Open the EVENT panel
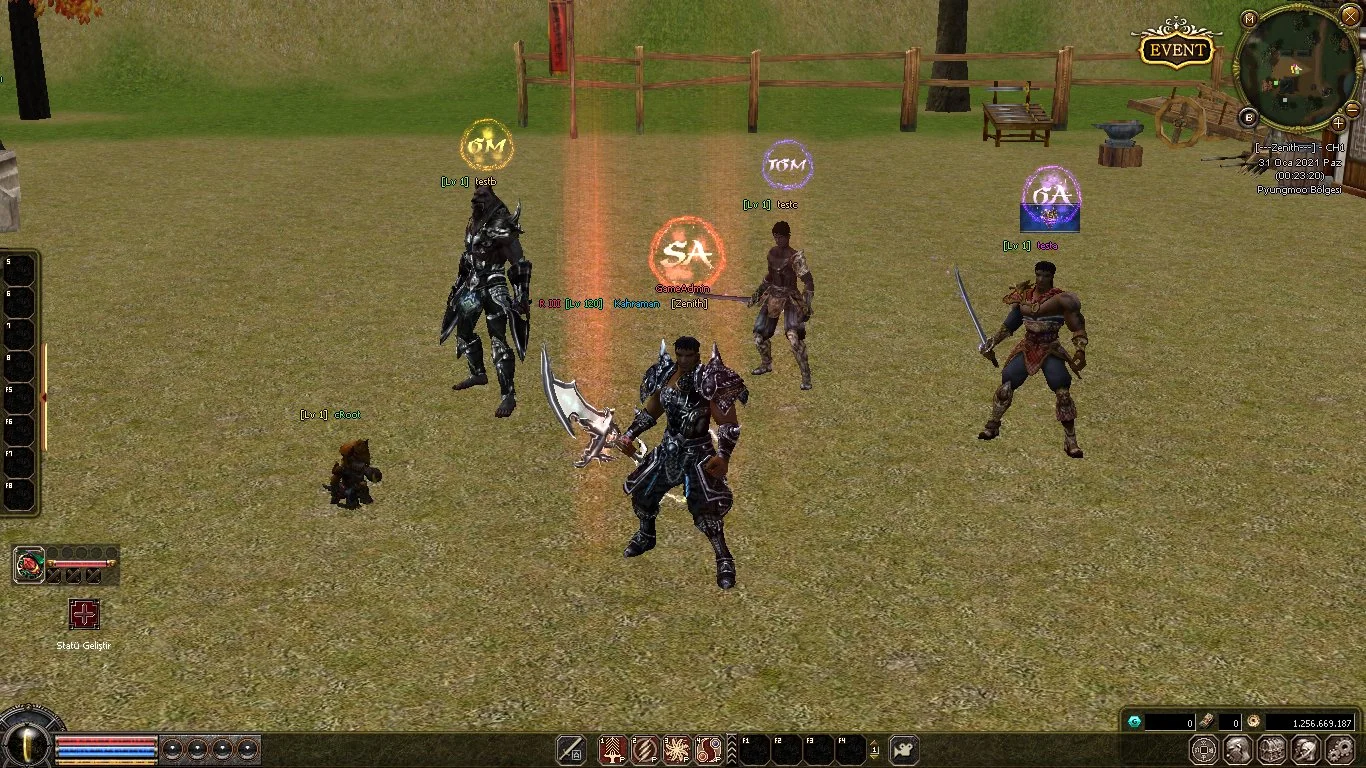Image resolution: width=1366 pixels, height=768 pixels. [x=1177, y=50]
